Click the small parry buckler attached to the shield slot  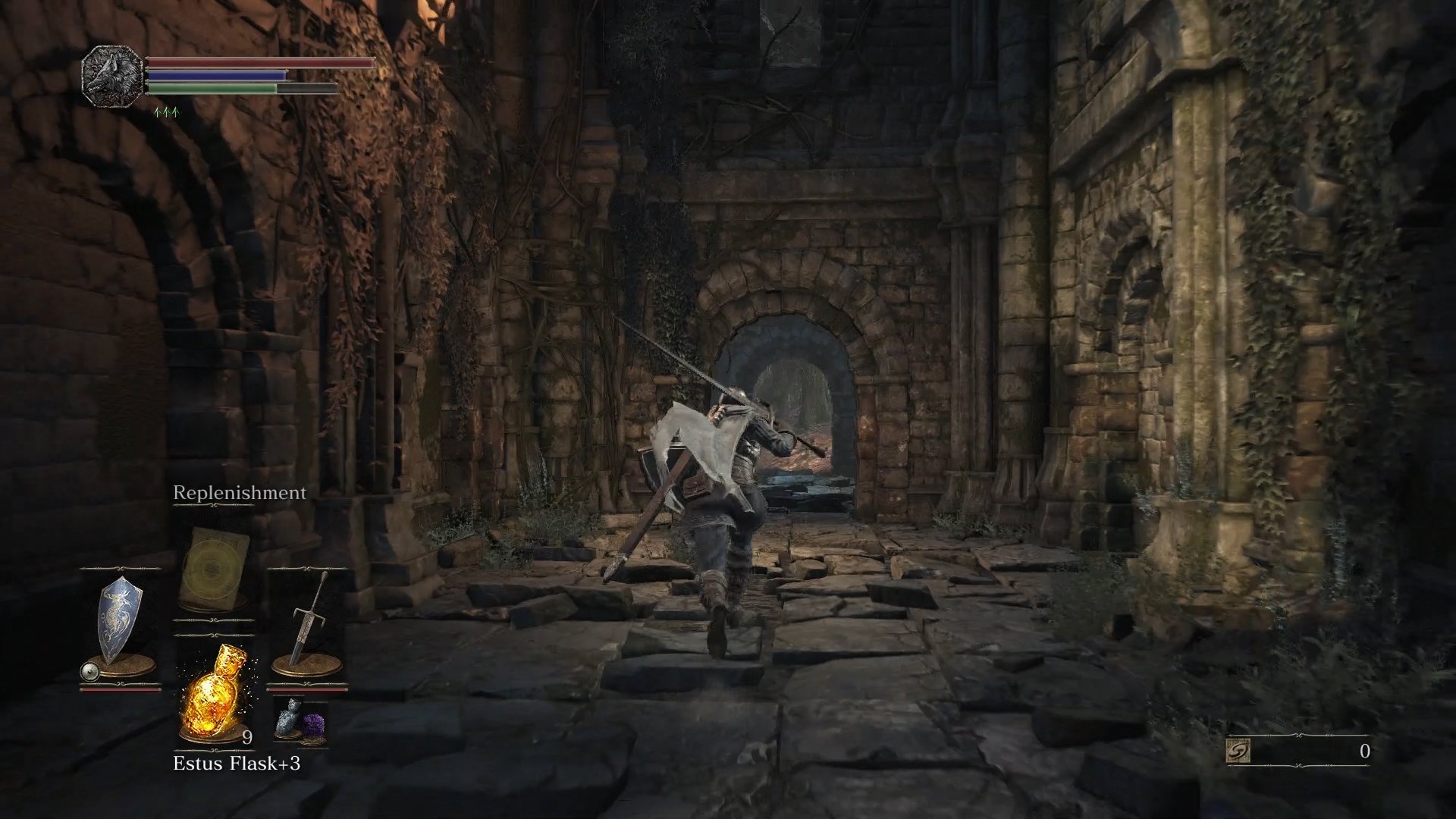(89, 671)
